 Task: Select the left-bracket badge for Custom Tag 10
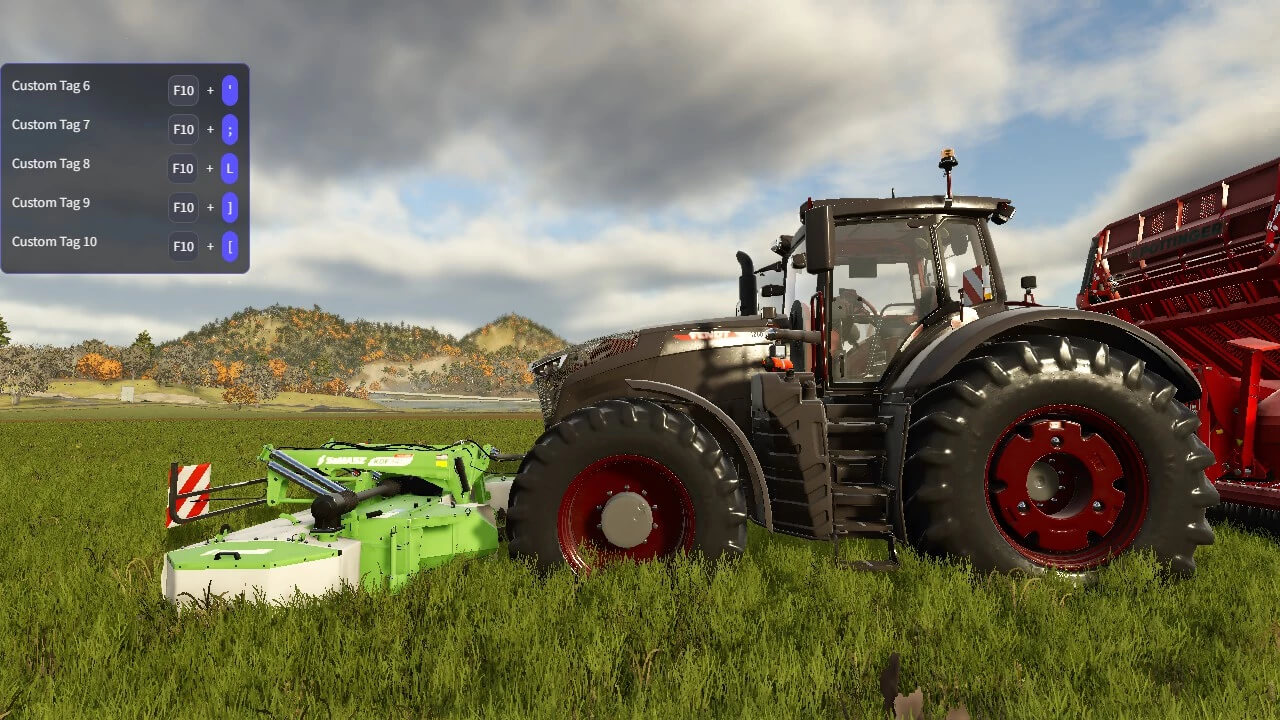[229, 246]
